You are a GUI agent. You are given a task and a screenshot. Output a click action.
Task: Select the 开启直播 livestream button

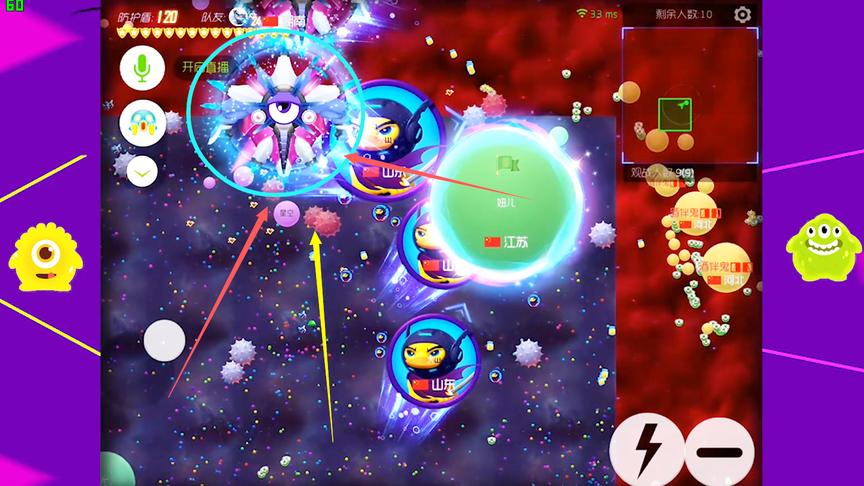(x=203, y=68)
